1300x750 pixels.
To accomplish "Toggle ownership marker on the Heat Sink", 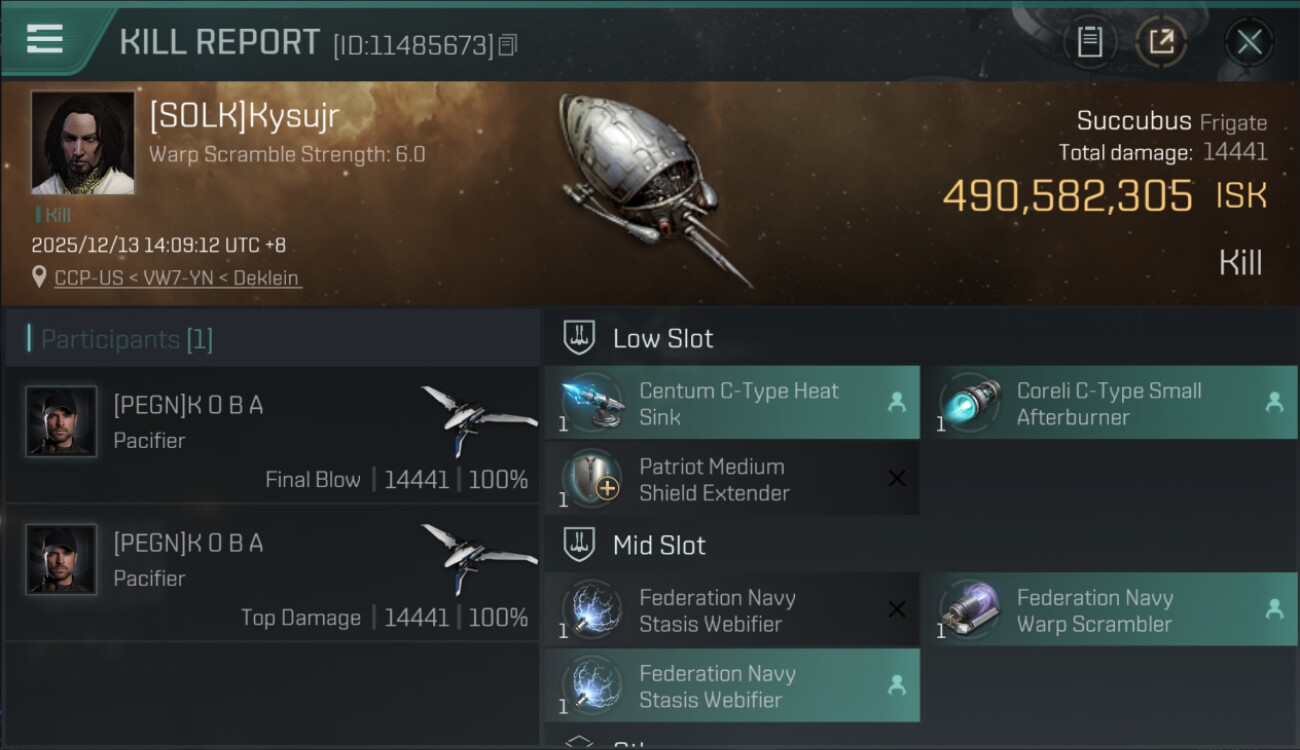I will 896,403.
